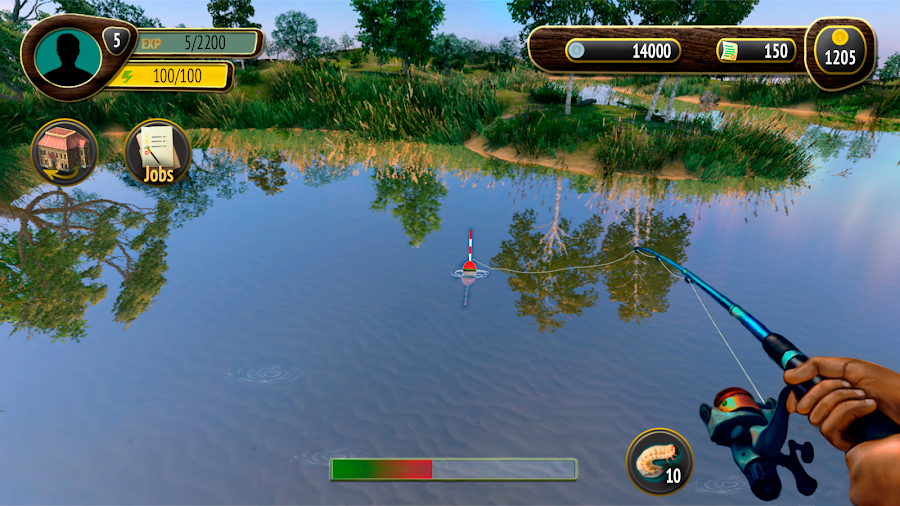Image resolution: width=900 pixels, height=506 pixels.
Task: Open the gold coin balance
Action: pos(840,50)
